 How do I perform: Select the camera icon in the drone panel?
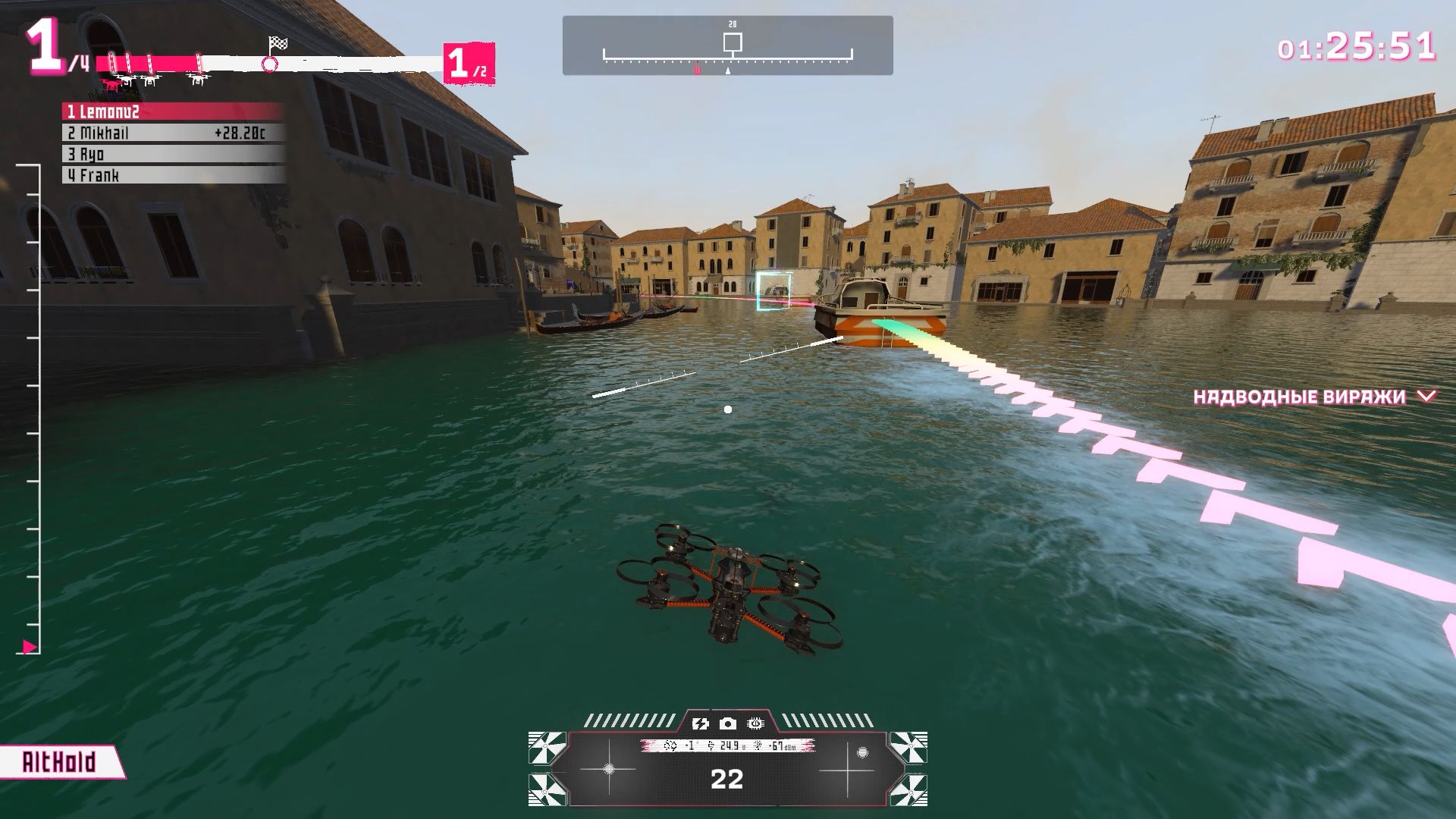728,724
